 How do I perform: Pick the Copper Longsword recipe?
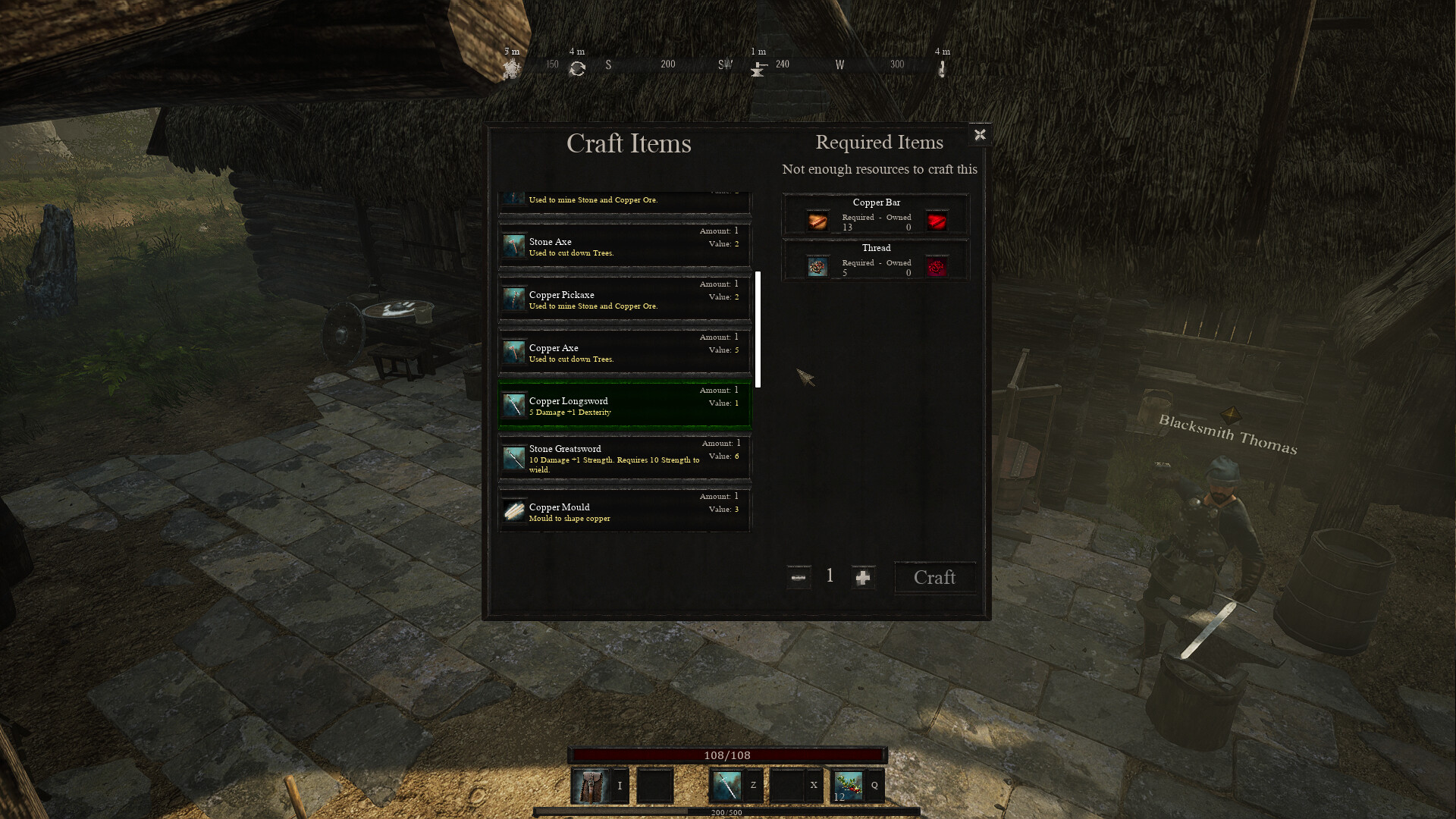click(x=624, y=405)
